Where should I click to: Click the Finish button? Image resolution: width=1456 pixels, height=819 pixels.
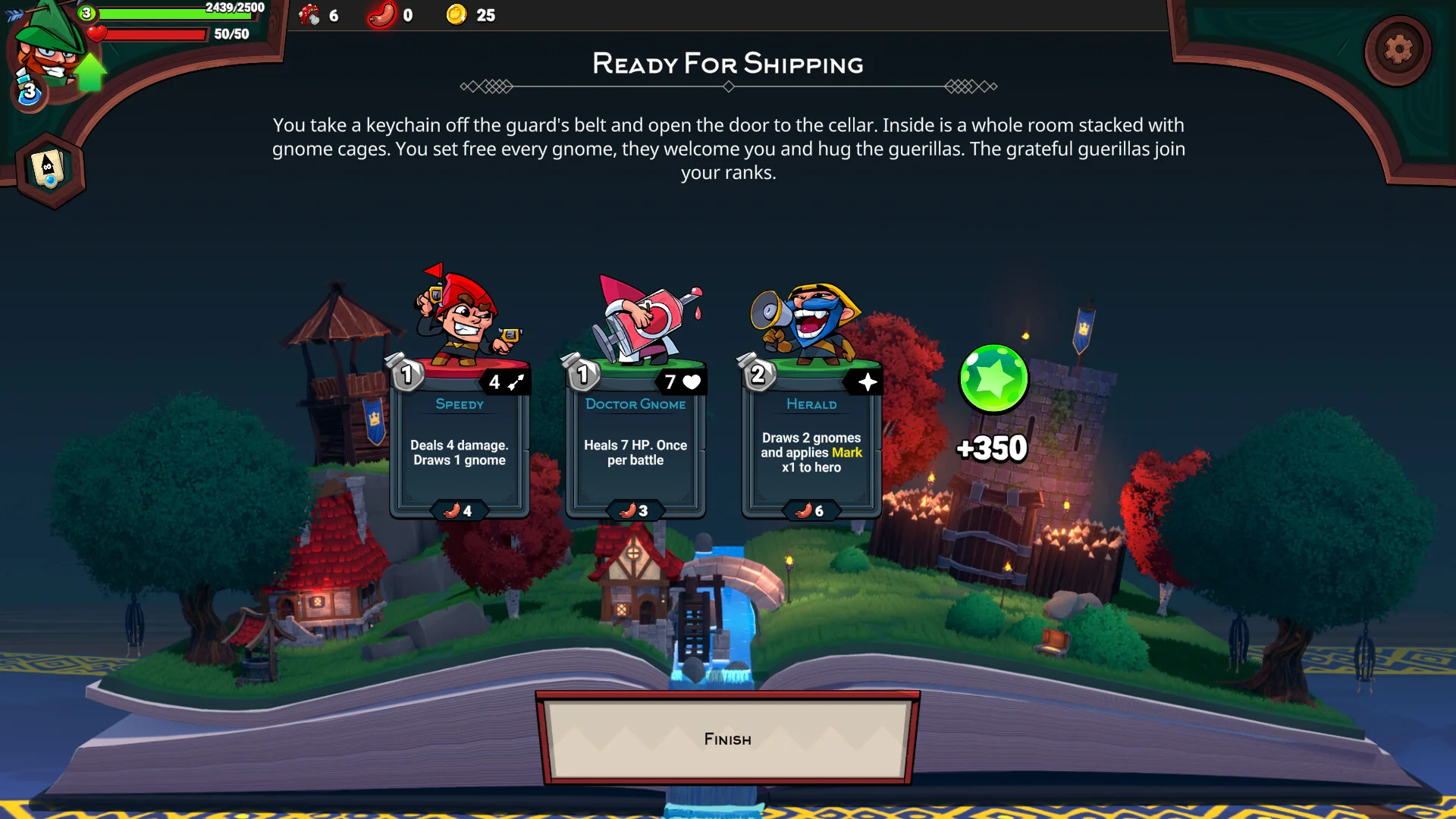[727, 739]
